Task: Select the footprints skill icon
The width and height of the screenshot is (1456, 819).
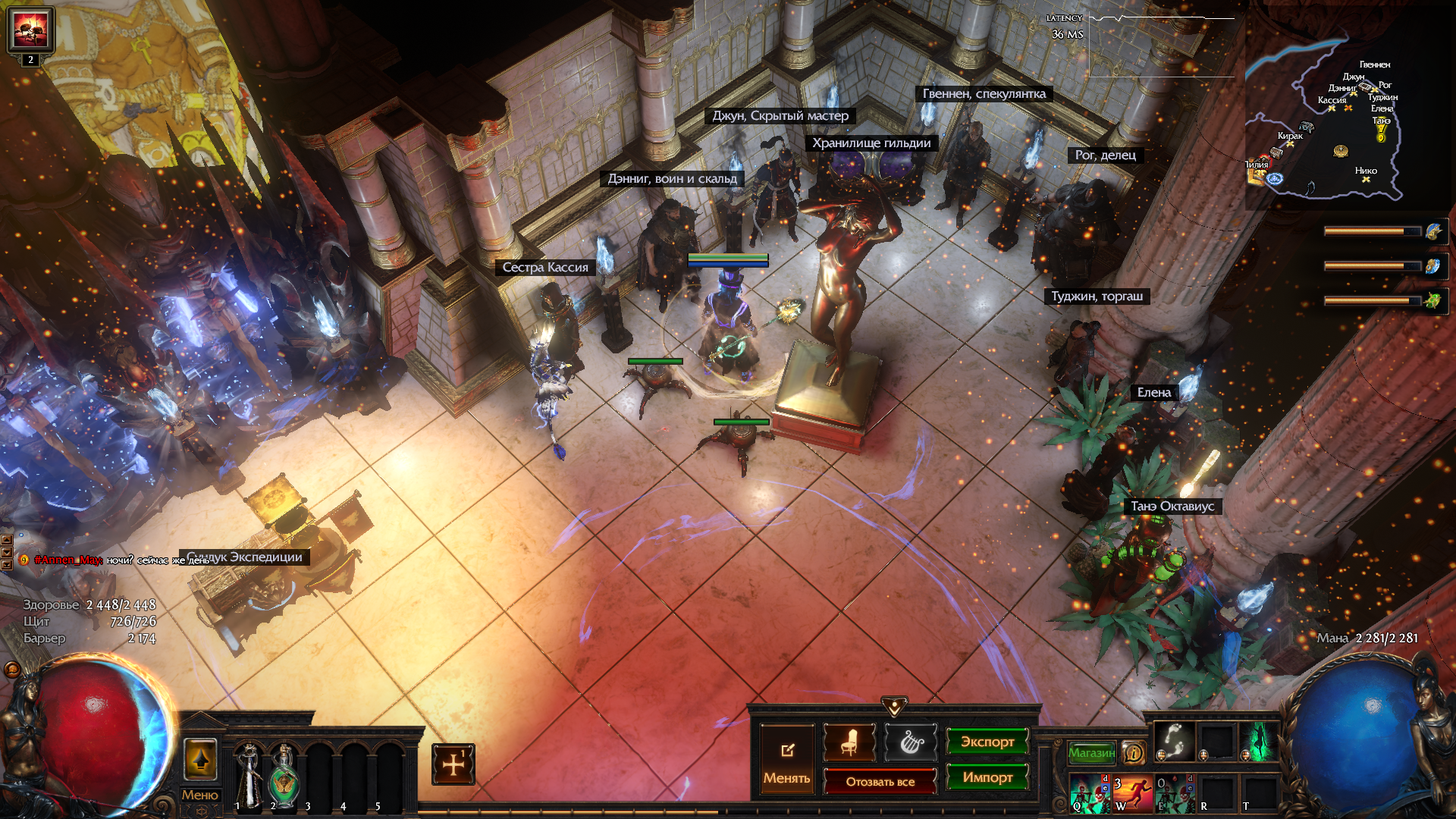Action: (1174, 740)
